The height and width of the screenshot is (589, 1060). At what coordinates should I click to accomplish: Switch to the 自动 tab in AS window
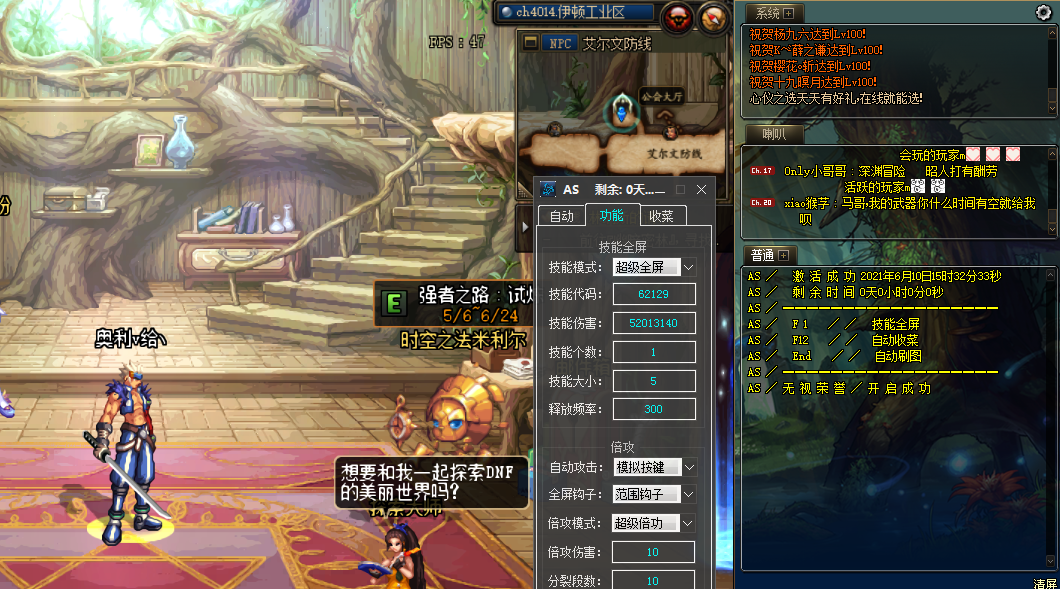561,215
